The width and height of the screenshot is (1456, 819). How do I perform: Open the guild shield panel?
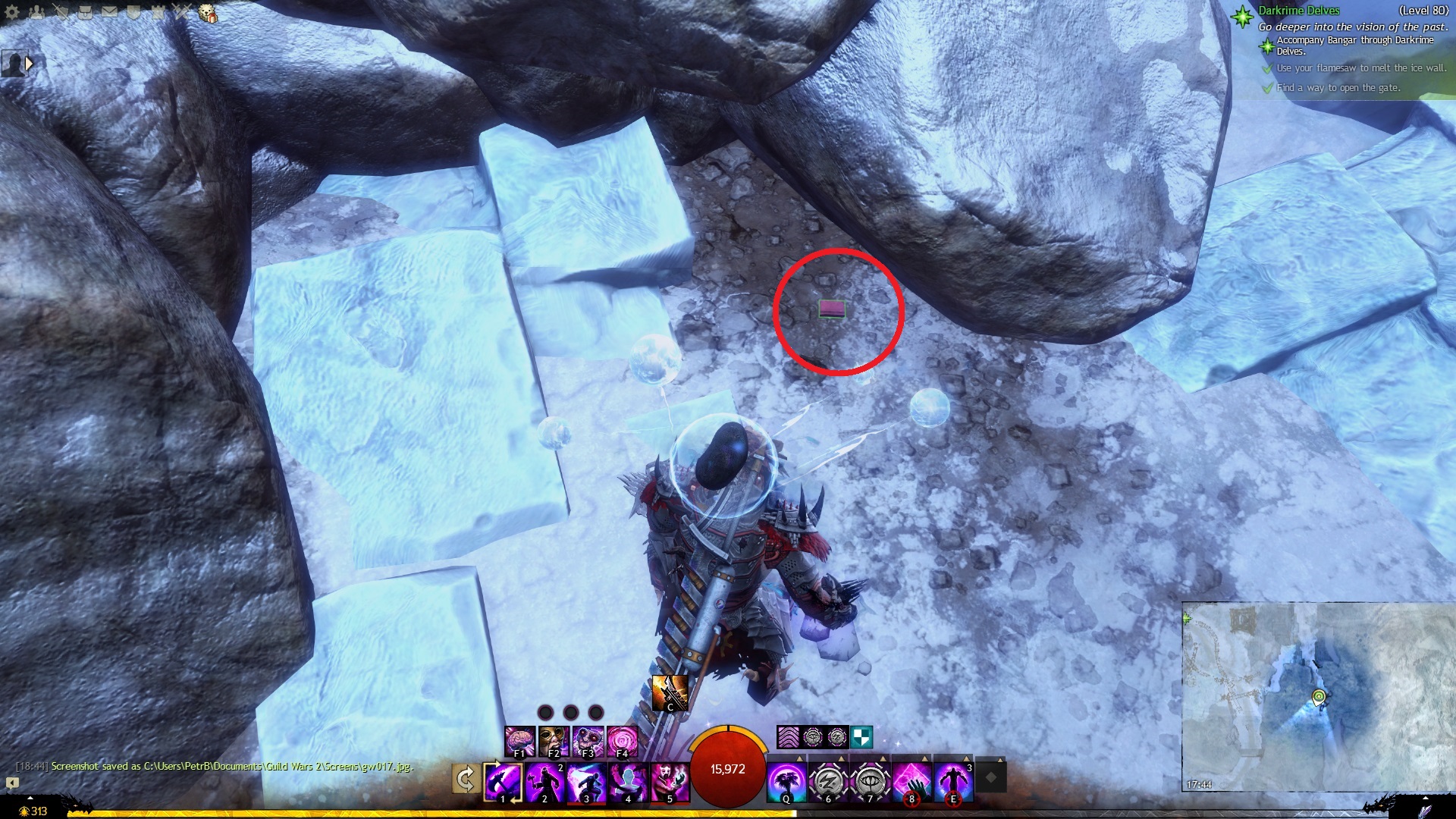(x=133, y=12)
